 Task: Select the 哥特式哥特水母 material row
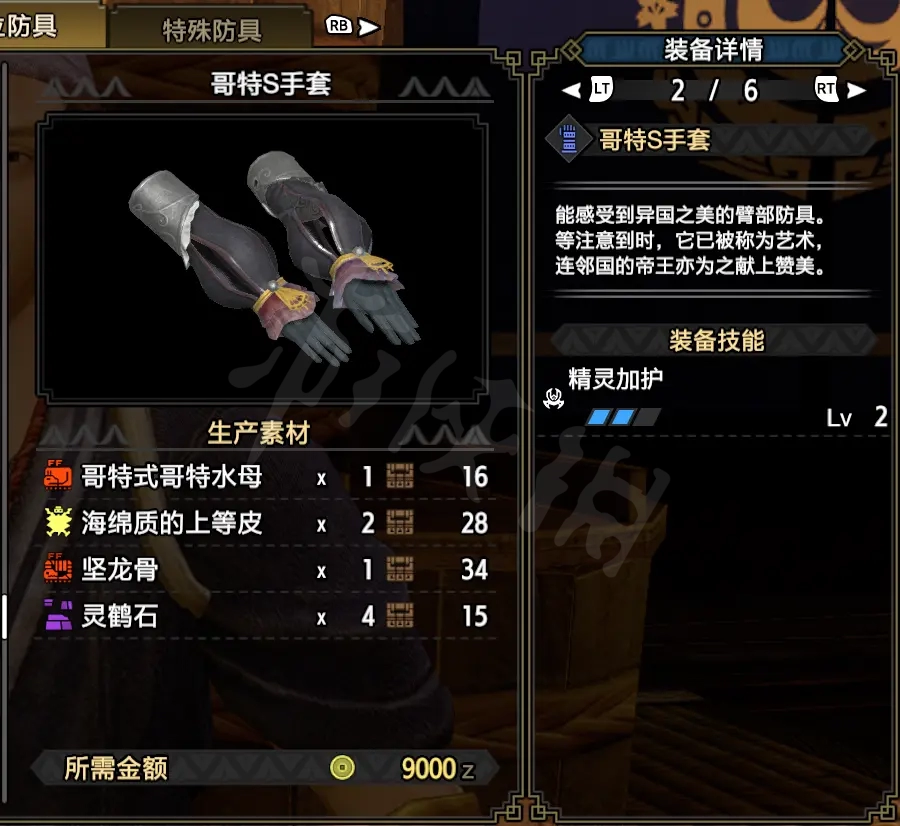pyautogui.click(x=266, y=477)
